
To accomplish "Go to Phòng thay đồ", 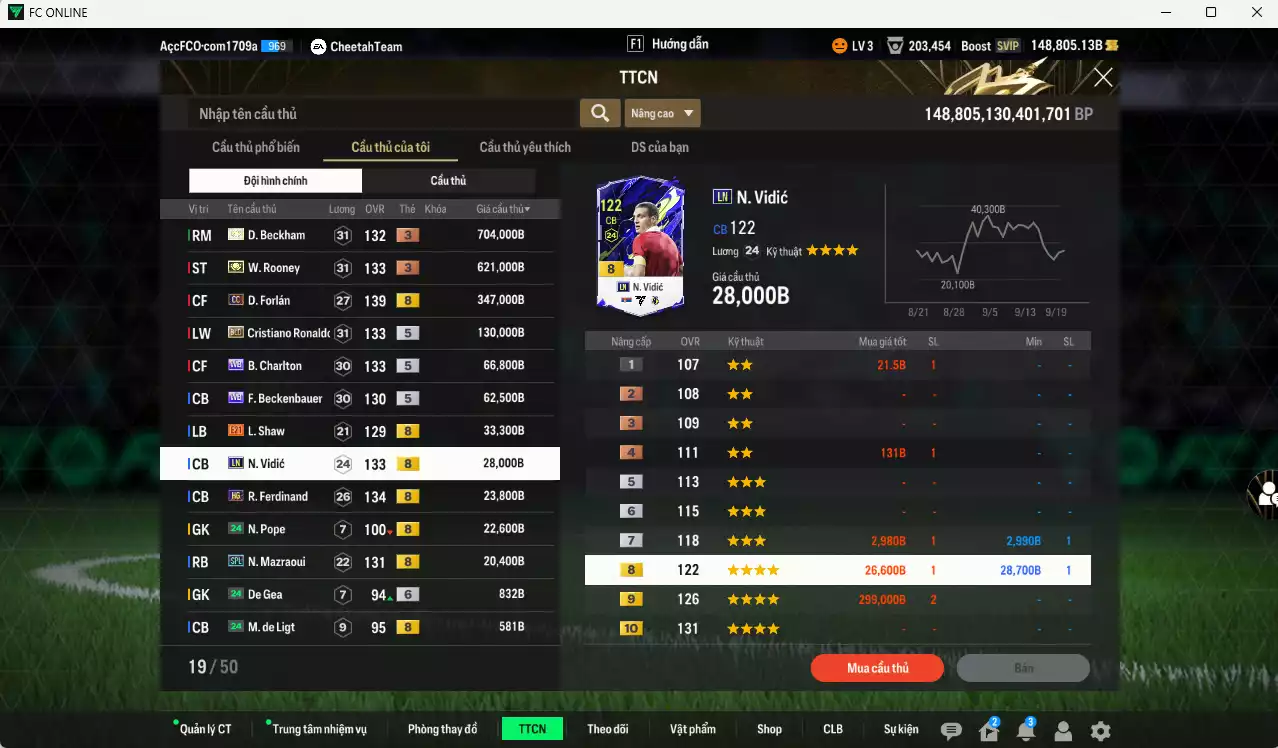I will [x=442, y=729].
